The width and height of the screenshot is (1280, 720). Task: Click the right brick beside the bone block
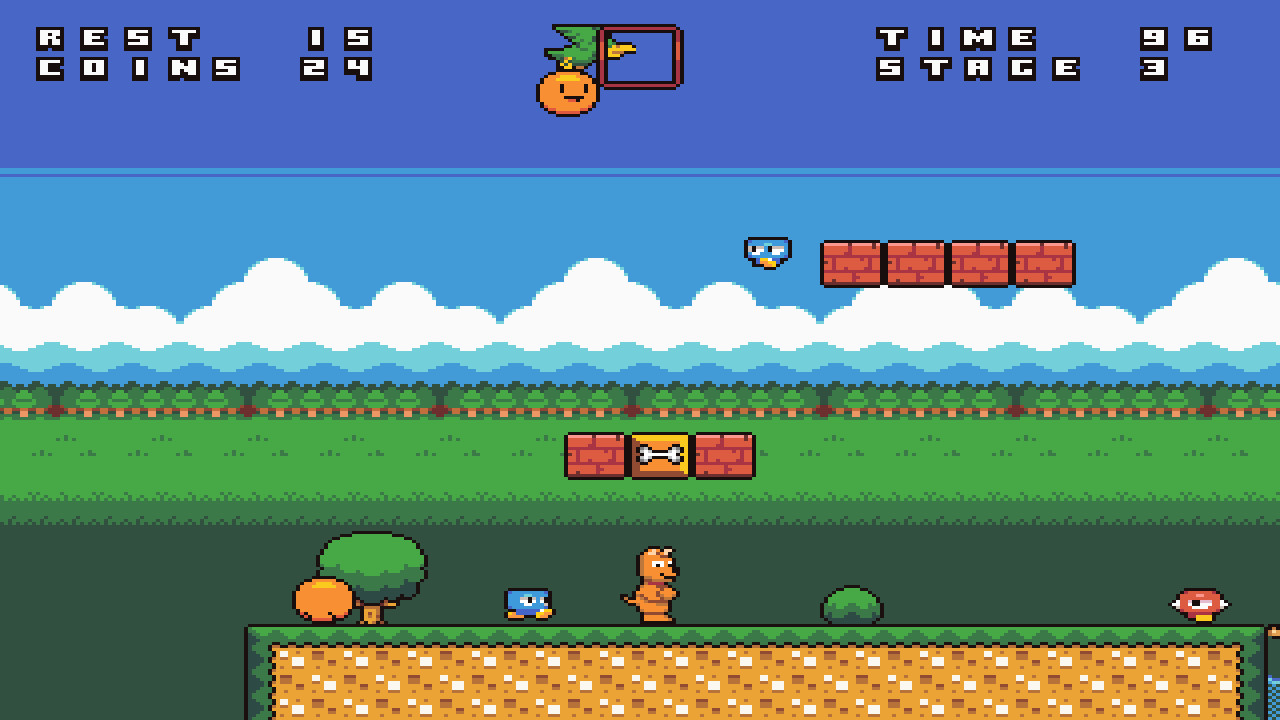[722, 458]
